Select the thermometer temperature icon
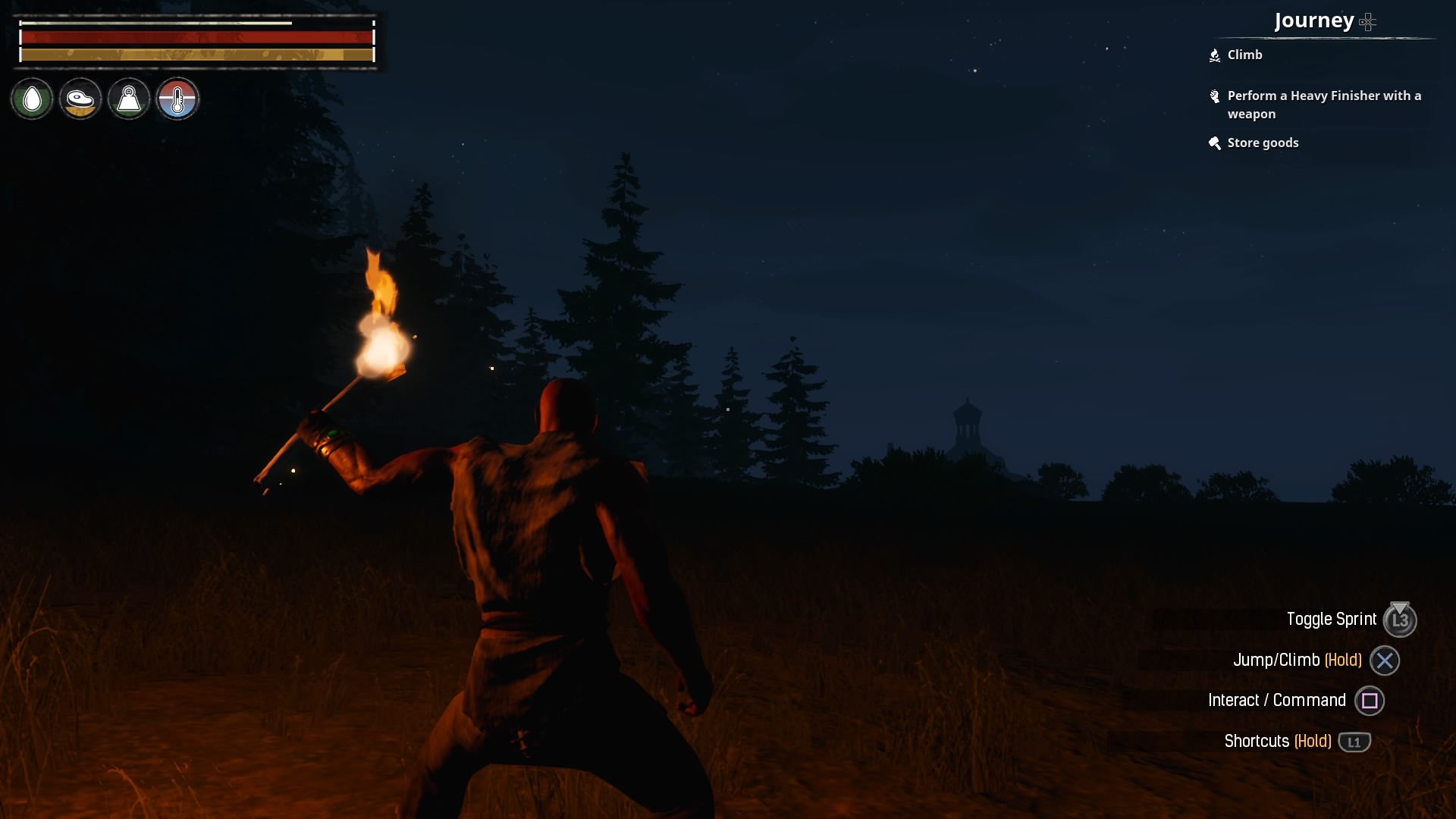The width and height of the screenshot is (1456, 819). (177, 99)
